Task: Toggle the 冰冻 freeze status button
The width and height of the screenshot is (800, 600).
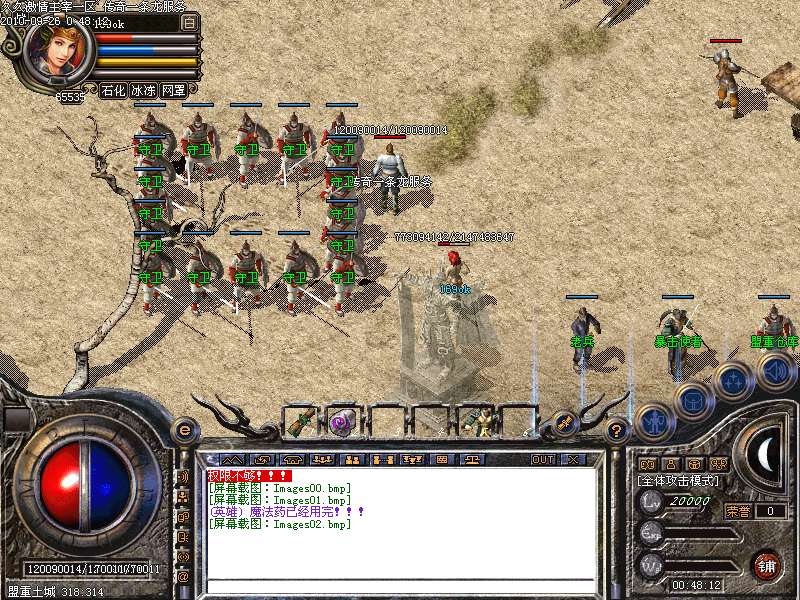Action: click(x=143, y=90)
